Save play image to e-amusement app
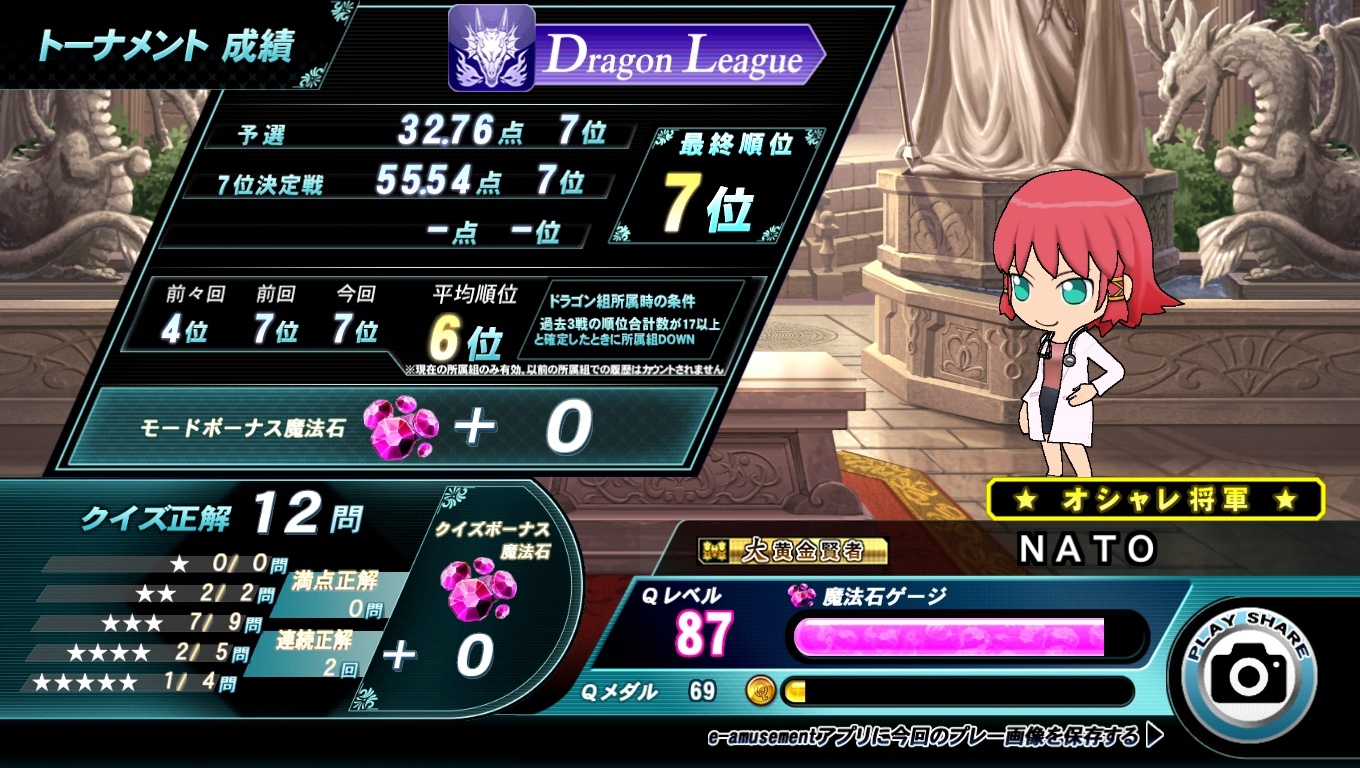1360x768 pixels. pyautogui.click(x=935, y=737)
